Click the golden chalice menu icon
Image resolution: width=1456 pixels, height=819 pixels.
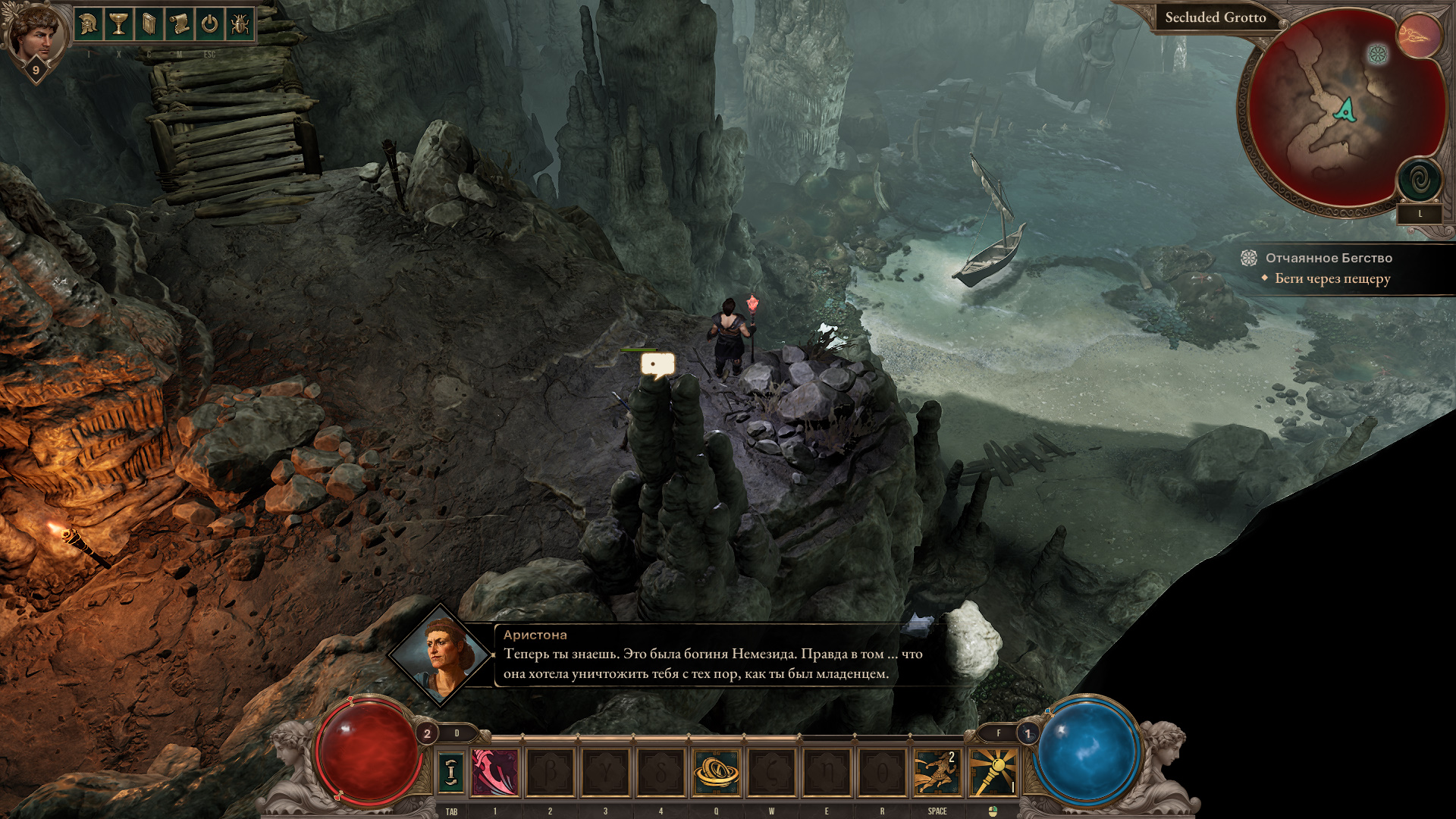click(119, 25)
